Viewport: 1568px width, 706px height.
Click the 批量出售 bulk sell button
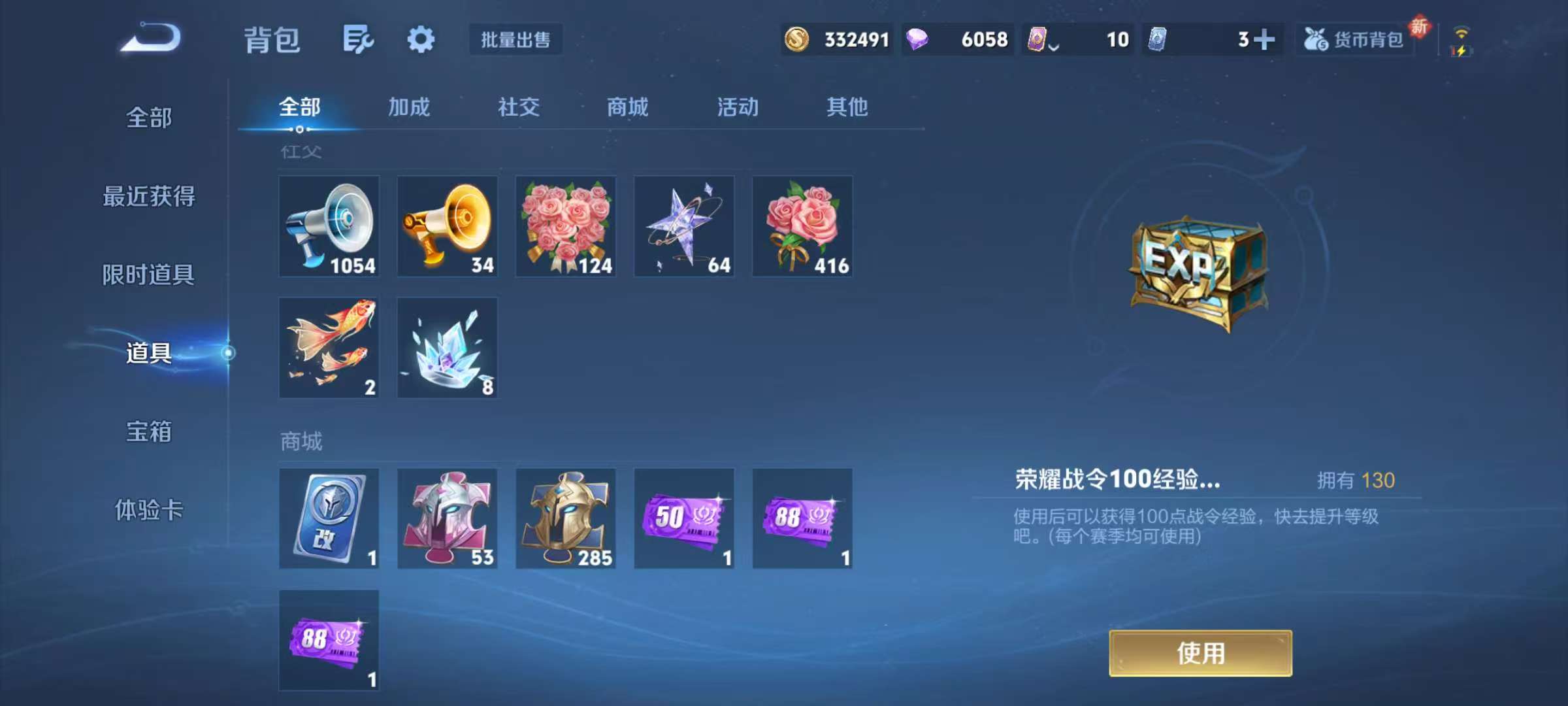515,39
